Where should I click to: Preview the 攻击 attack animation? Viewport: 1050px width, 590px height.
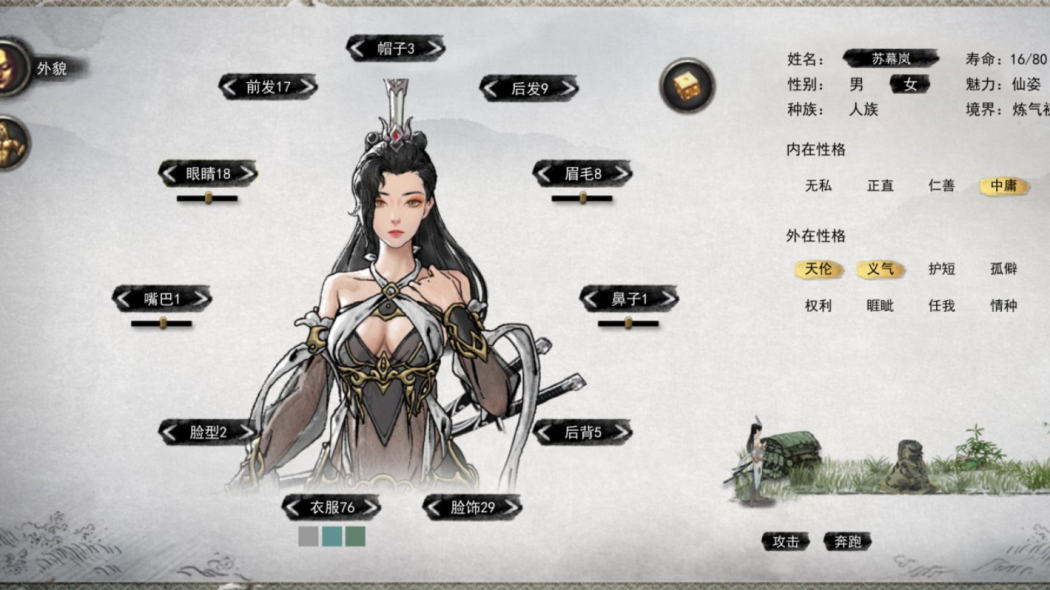[x=786, y=541]
